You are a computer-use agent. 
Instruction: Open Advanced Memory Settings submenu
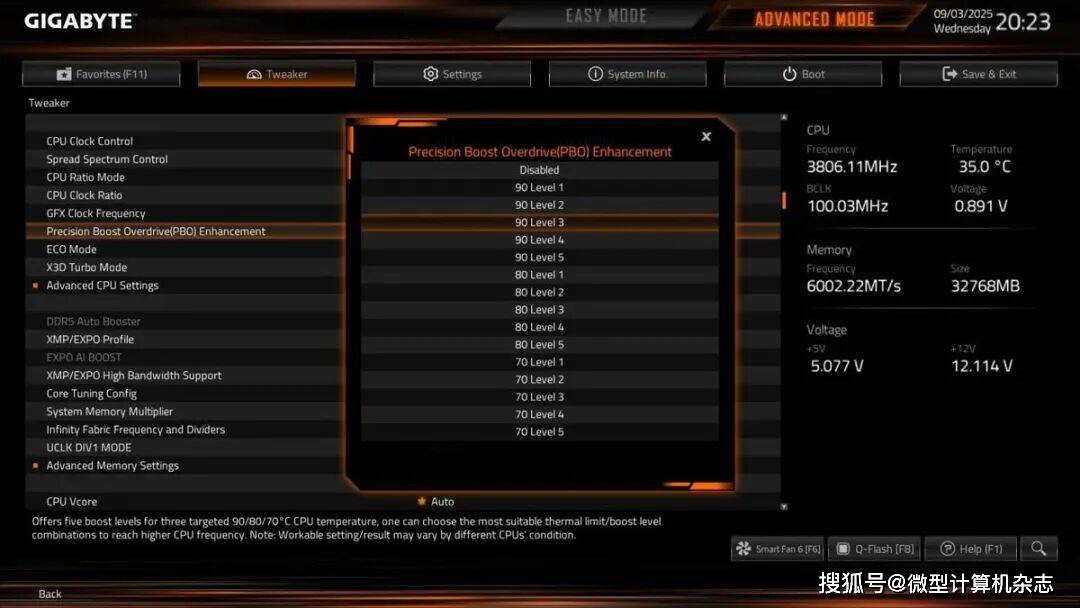[x=112, y=465]
